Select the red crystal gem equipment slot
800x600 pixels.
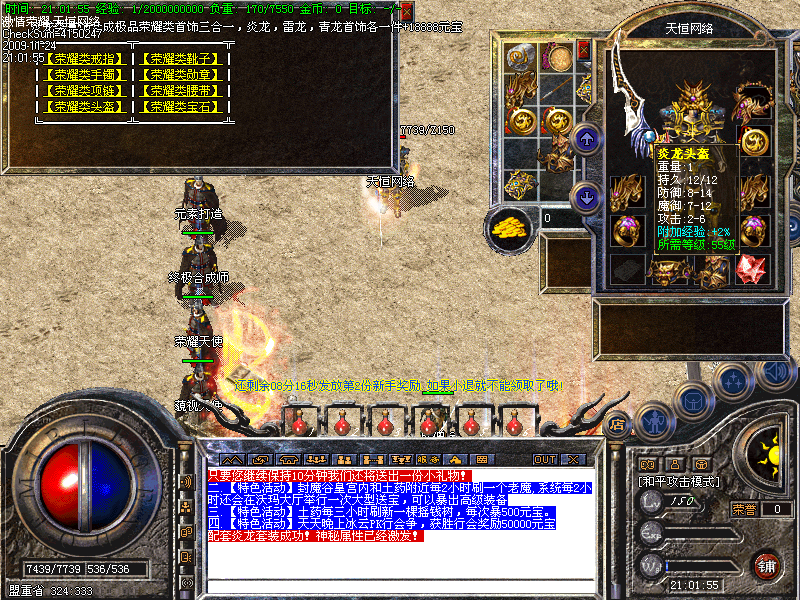point(751,267)
